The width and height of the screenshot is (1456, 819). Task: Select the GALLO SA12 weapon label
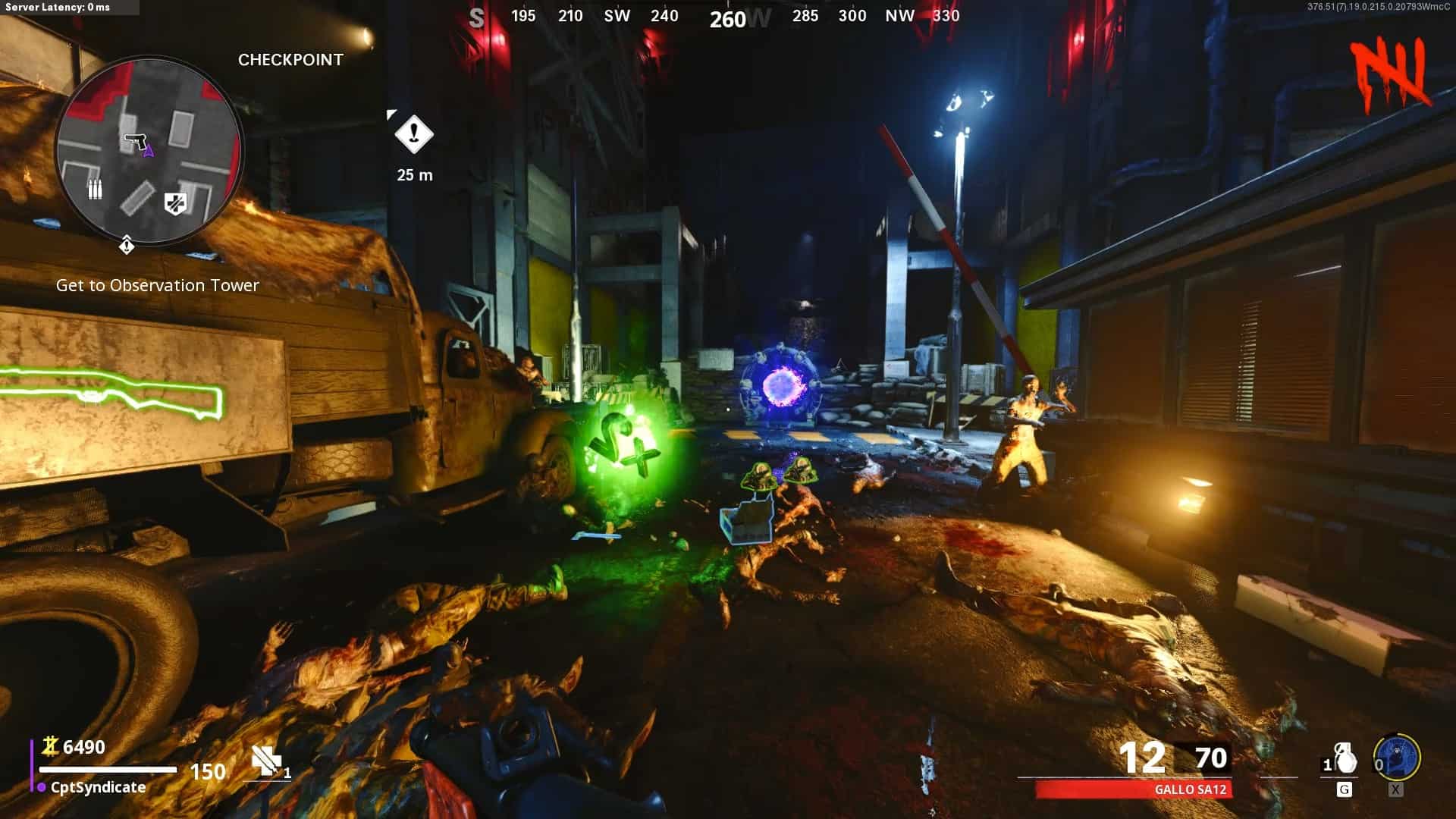click(x=1190, y=789)
